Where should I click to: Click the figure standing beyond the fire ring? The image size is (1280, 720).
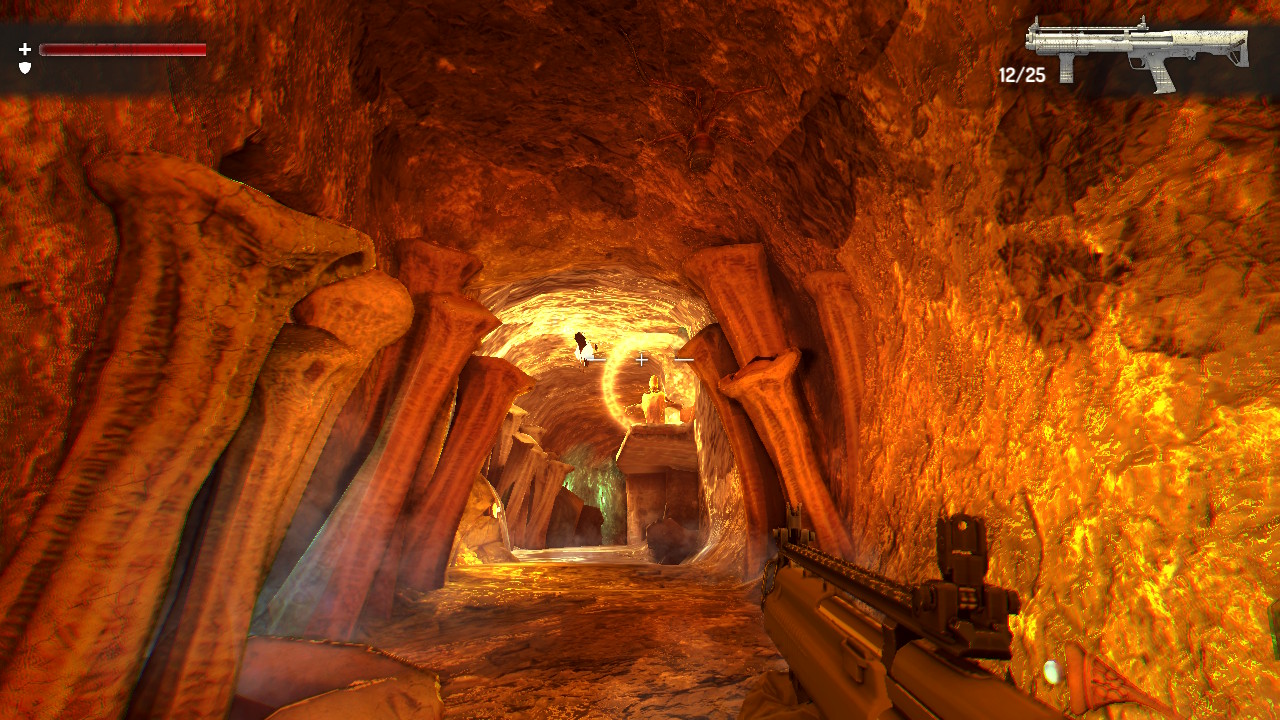(655, 400)
